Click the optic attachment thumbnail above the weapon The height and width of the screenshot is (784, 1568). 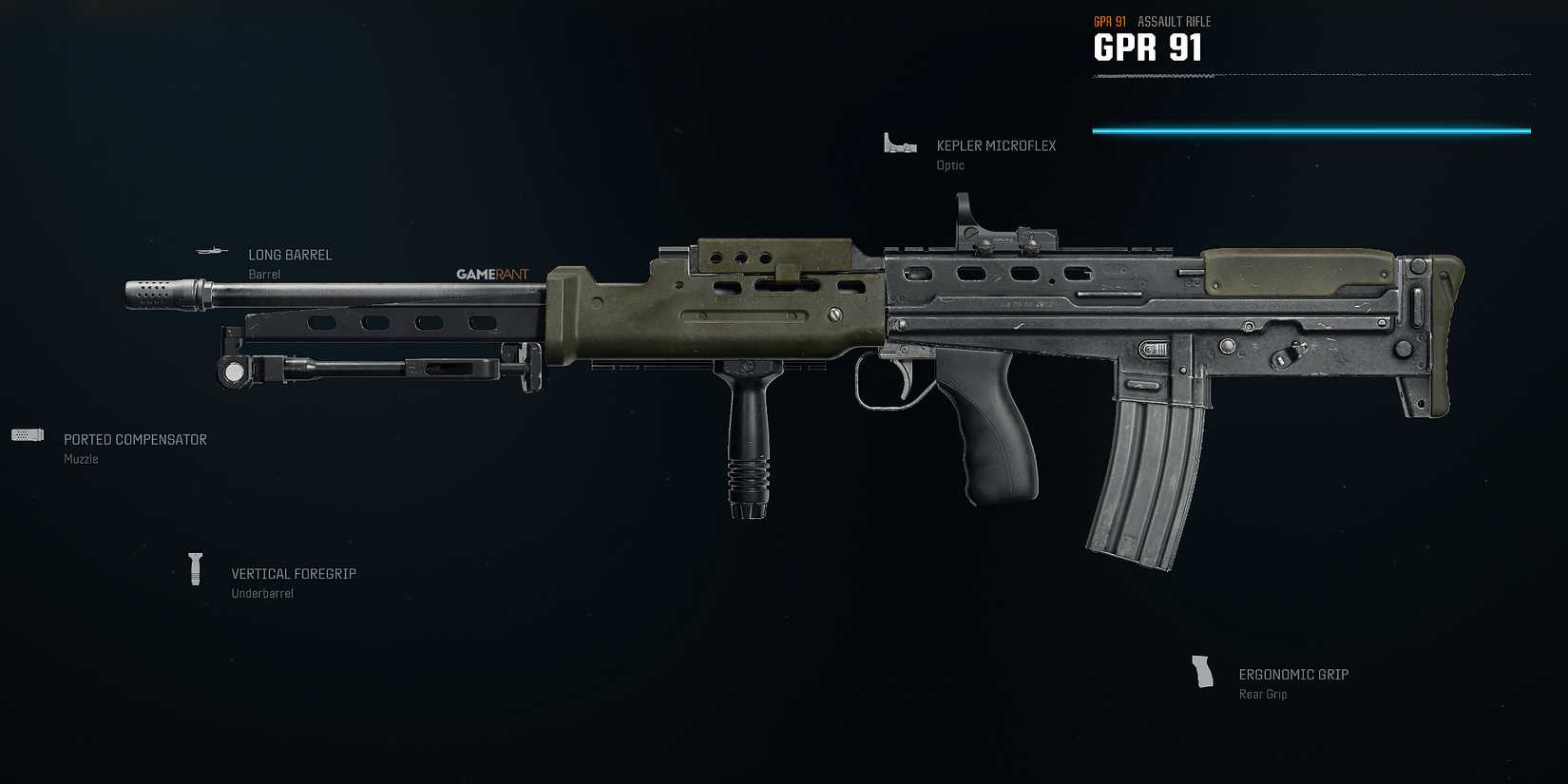click(897, 143)
